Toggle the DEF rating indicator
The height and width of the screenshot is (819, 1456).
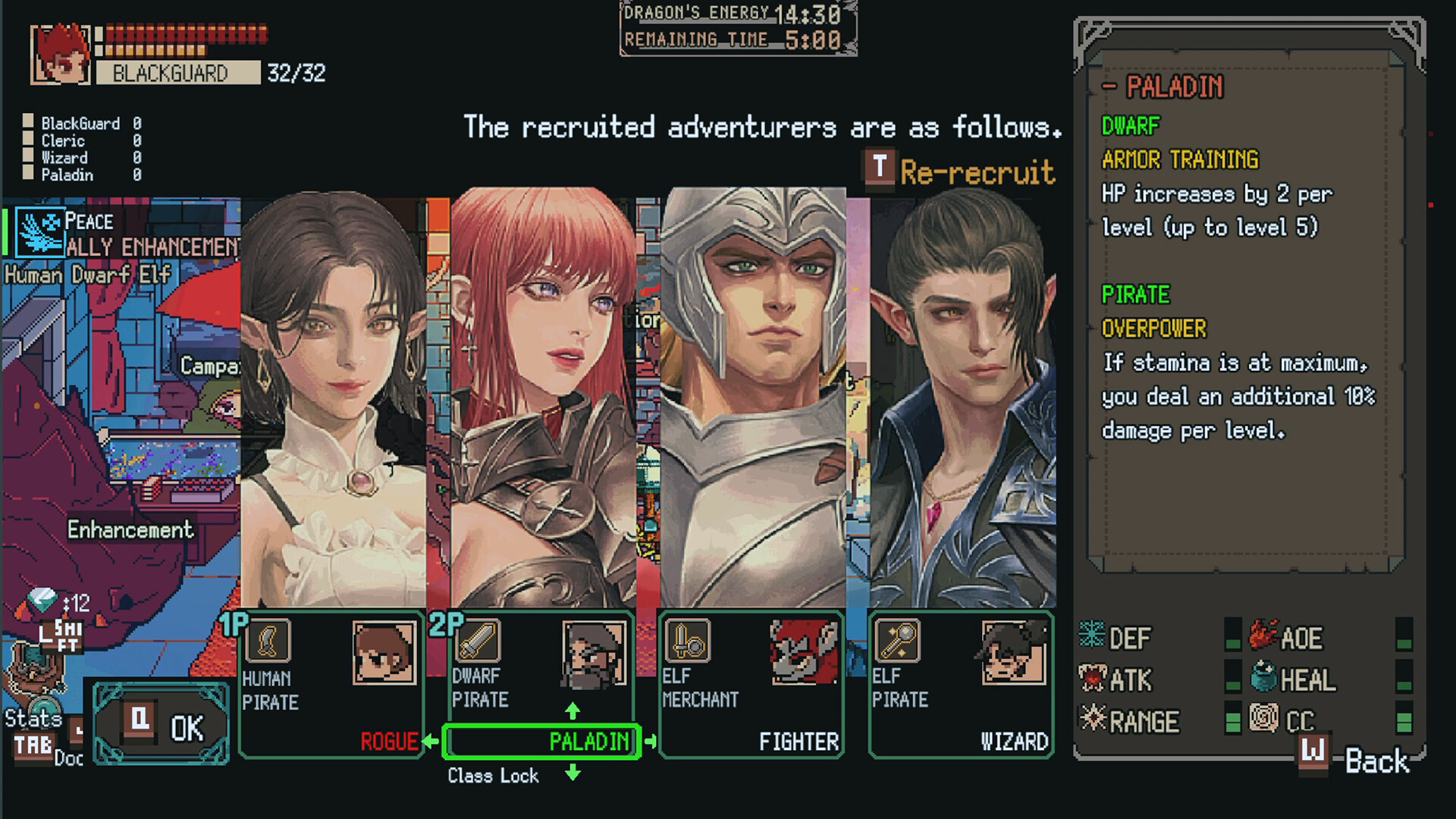pyautogui.click(x=1233, y=635)
